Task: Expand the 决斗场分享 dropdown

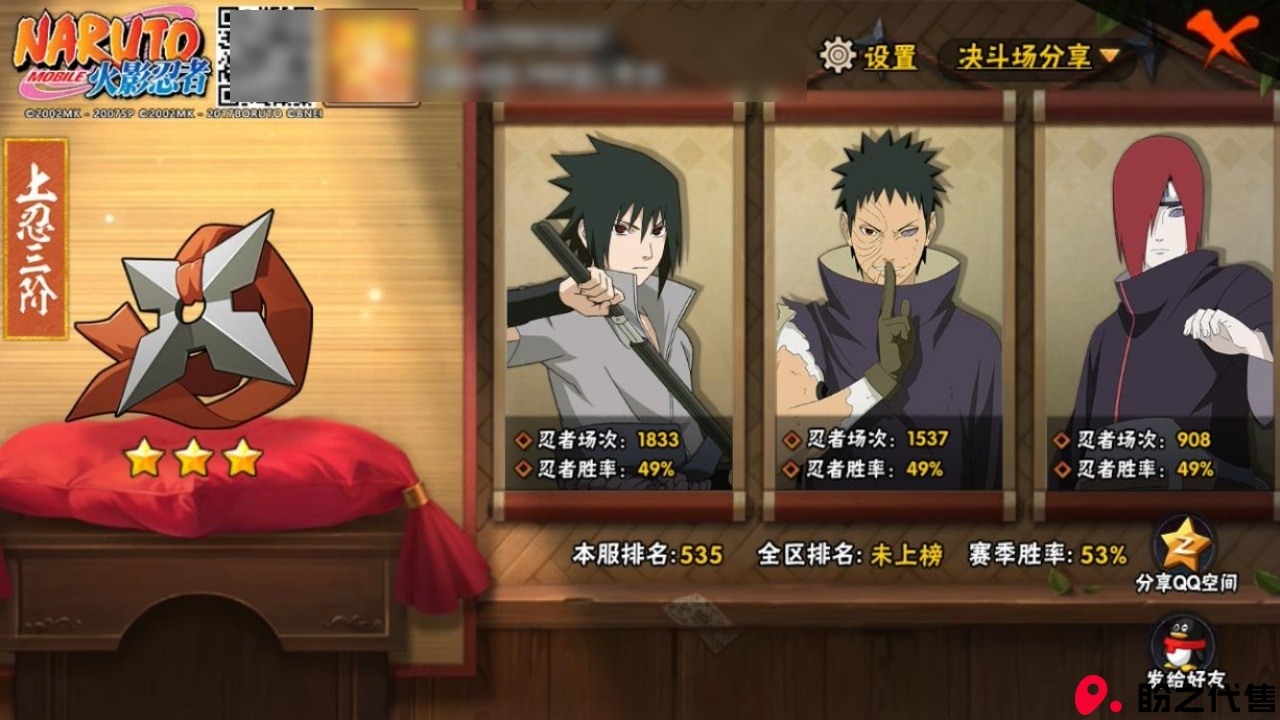Action: [1036, 57]
